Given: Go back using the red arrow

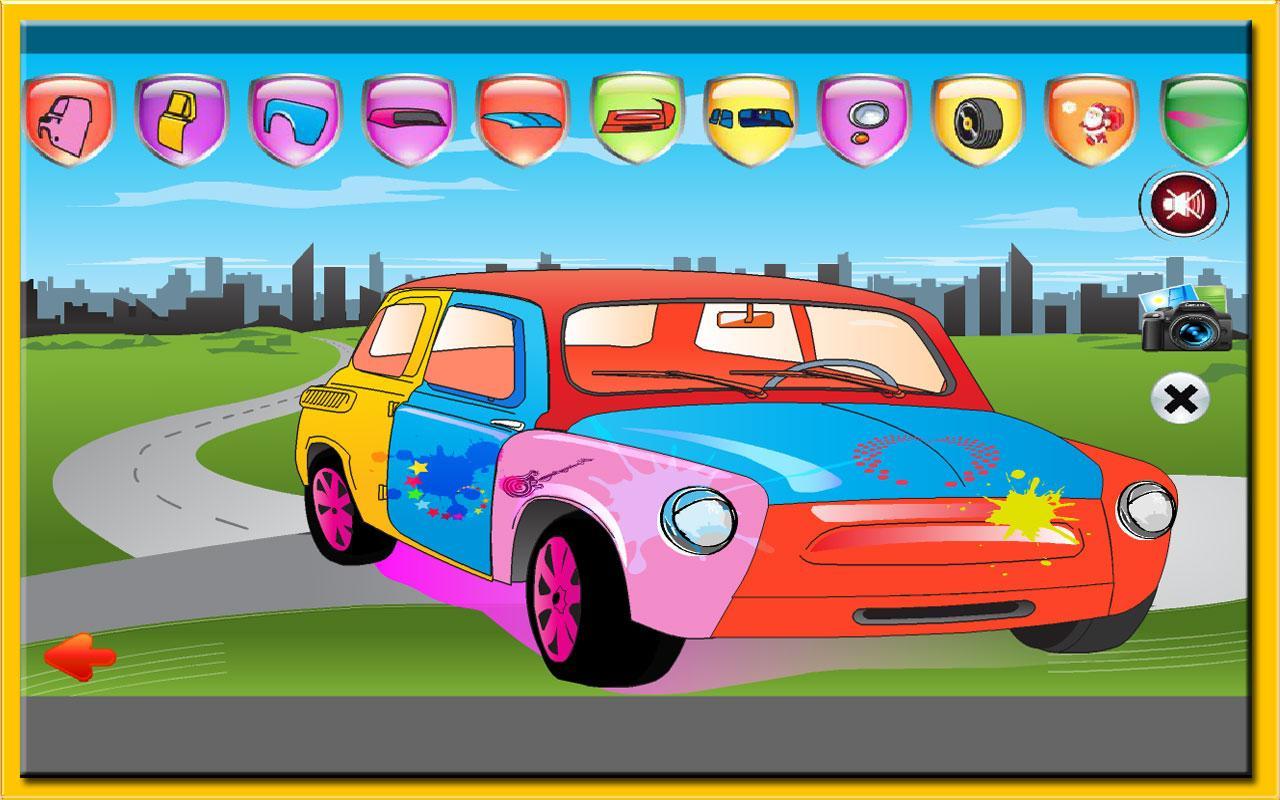Looking at the screenshot, I should (82, 658).
